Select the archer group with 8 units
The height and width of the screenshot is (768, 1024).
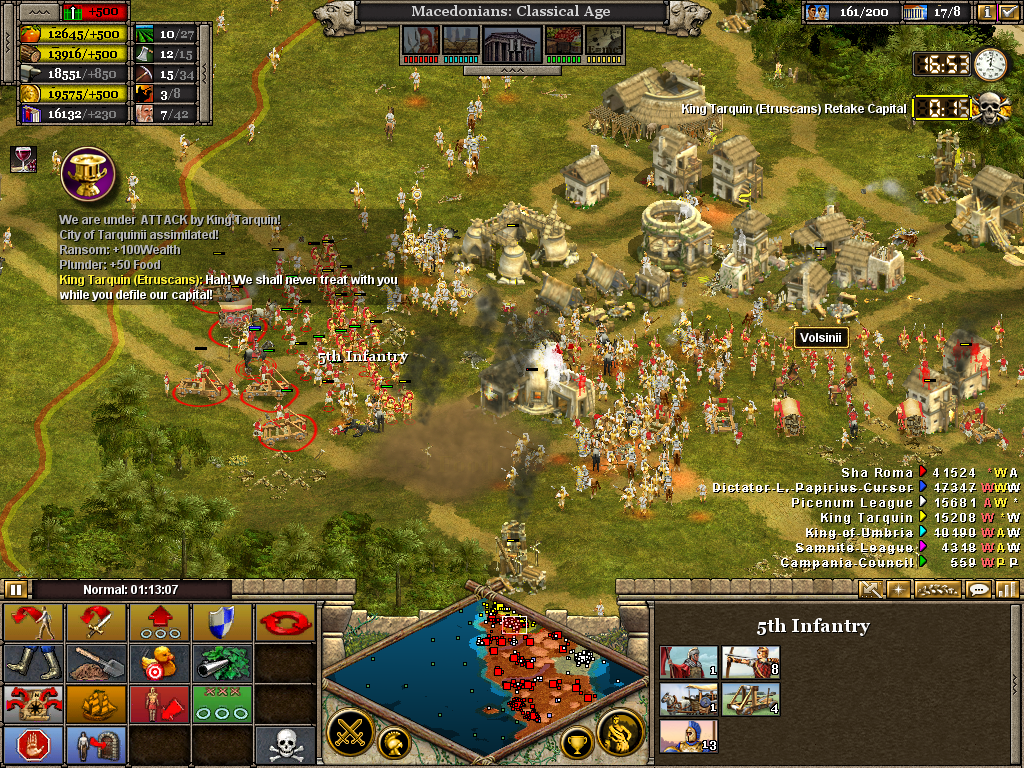(750, 662)
